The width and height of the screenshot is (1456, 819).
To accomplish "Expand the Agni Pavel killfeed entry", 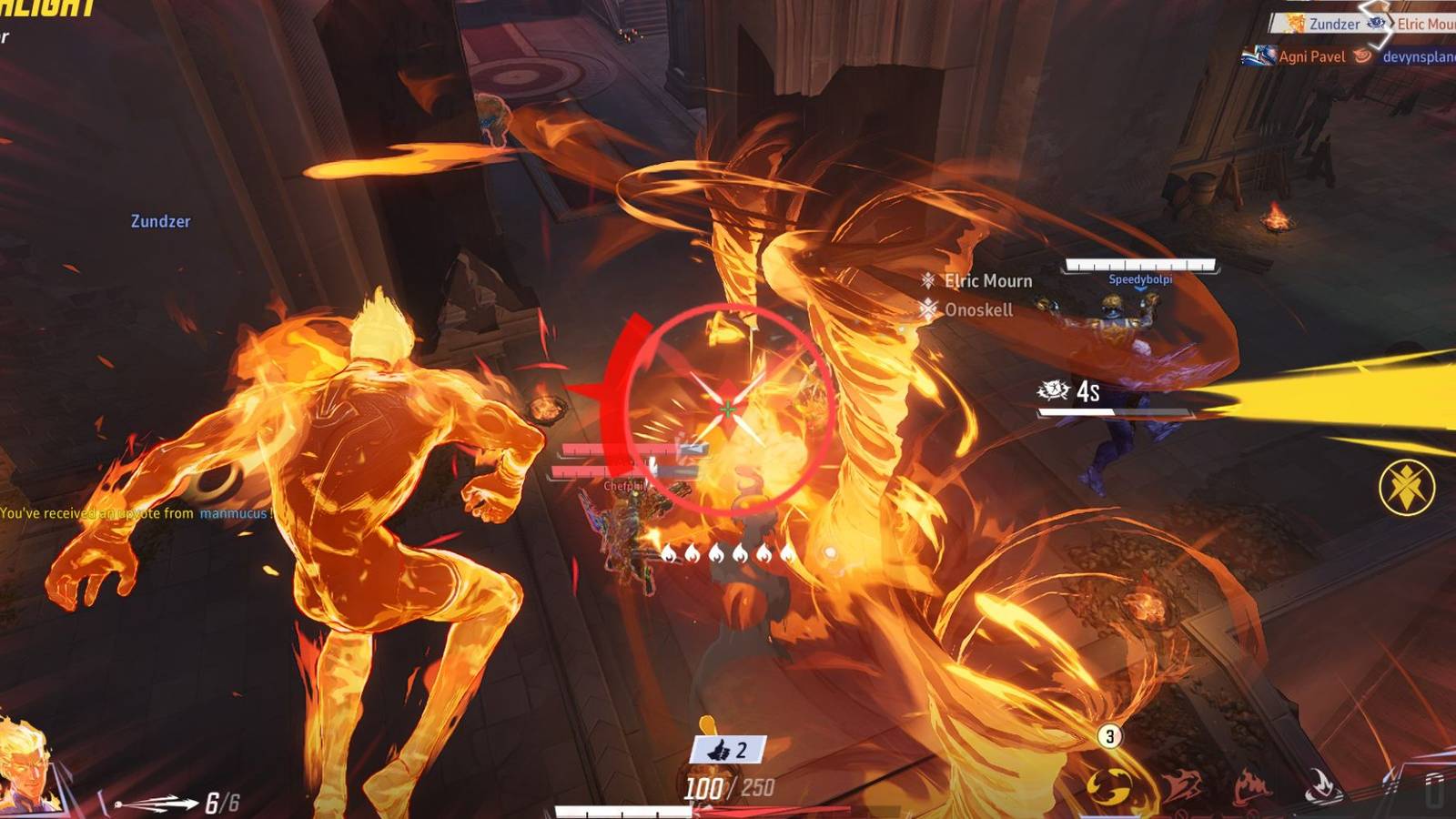I will [1314, 56].
